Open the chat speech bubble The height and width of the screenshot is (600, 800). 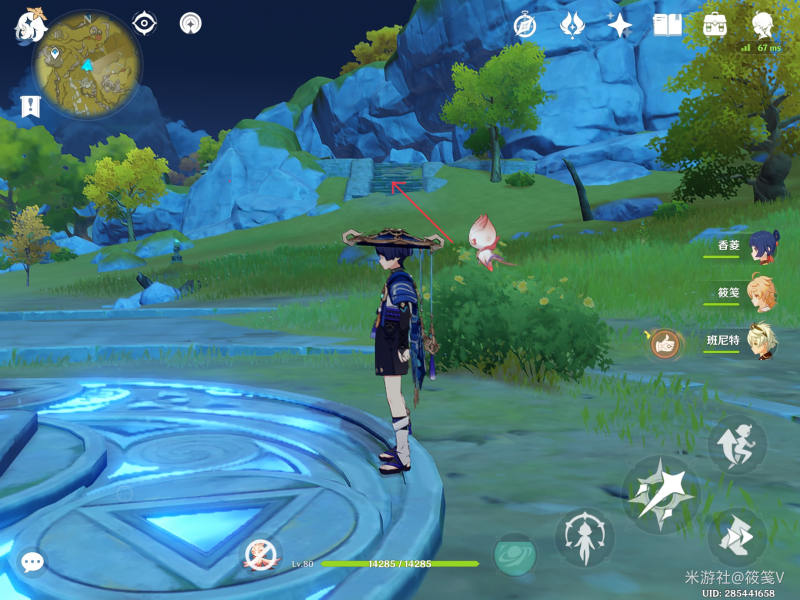pos(32,563)
